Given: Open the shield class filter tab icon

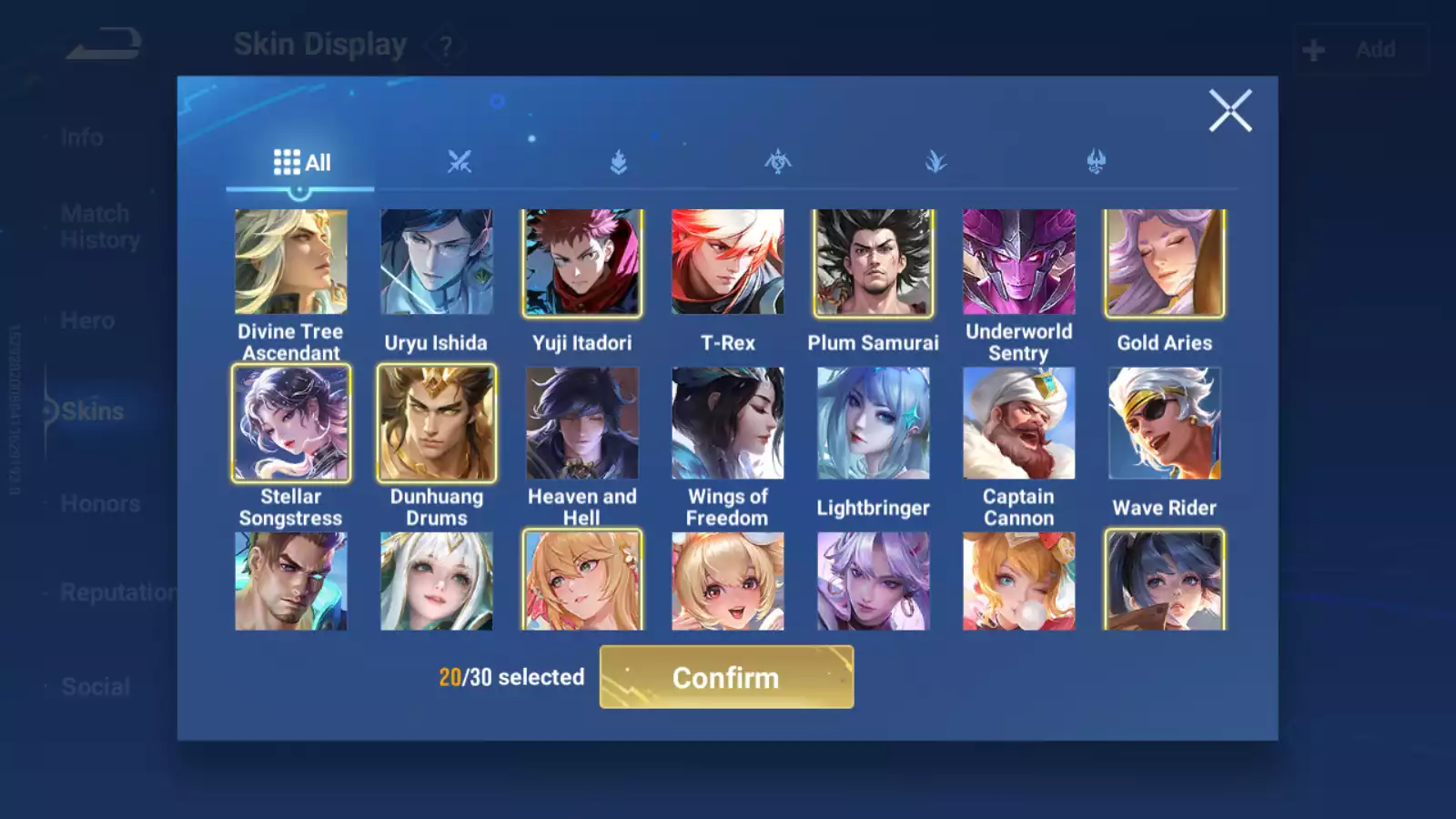Looking at the screenshot, I should [x=619, y=161].
